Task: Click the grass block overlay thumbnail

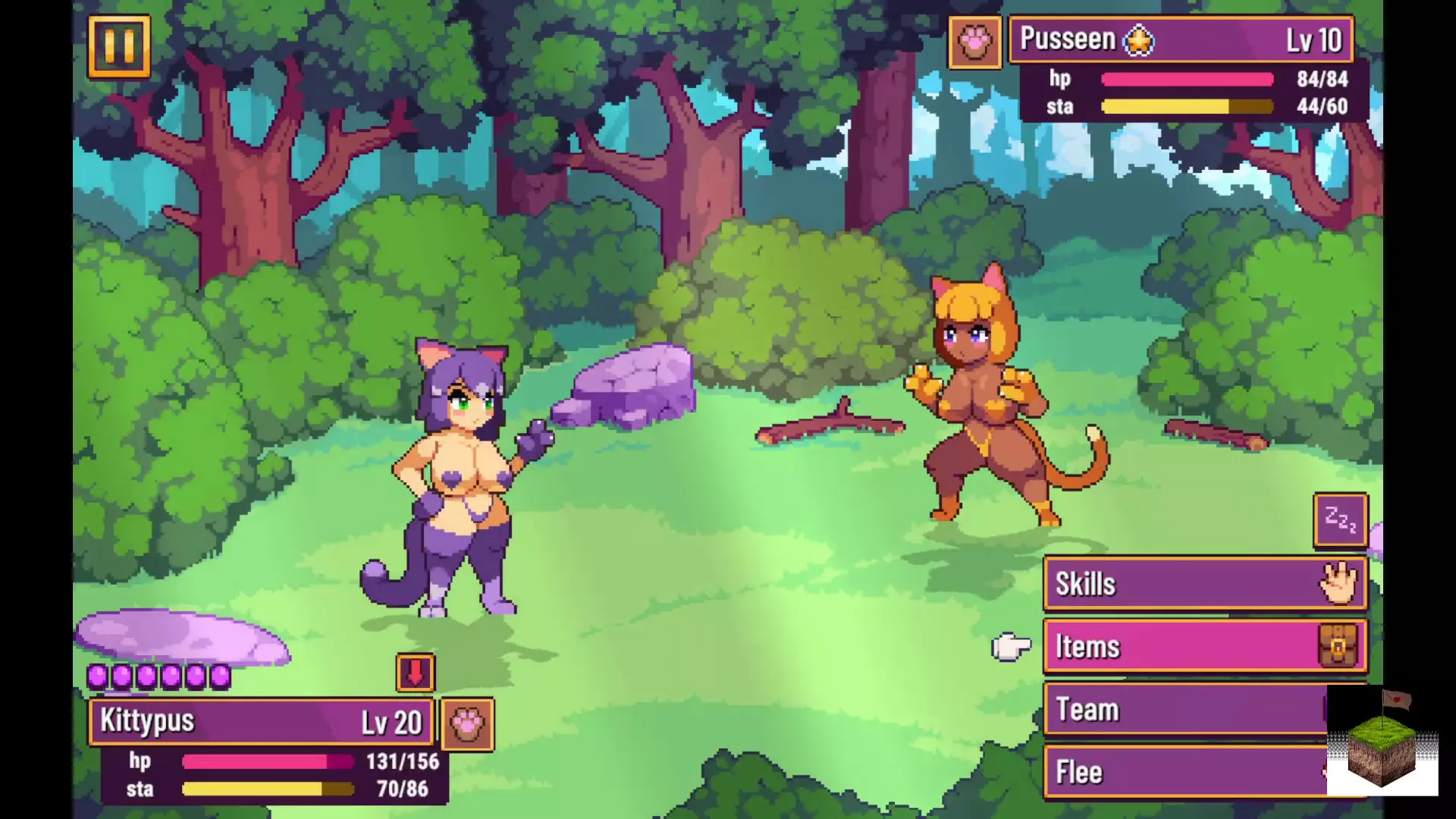Action: 1382,743
